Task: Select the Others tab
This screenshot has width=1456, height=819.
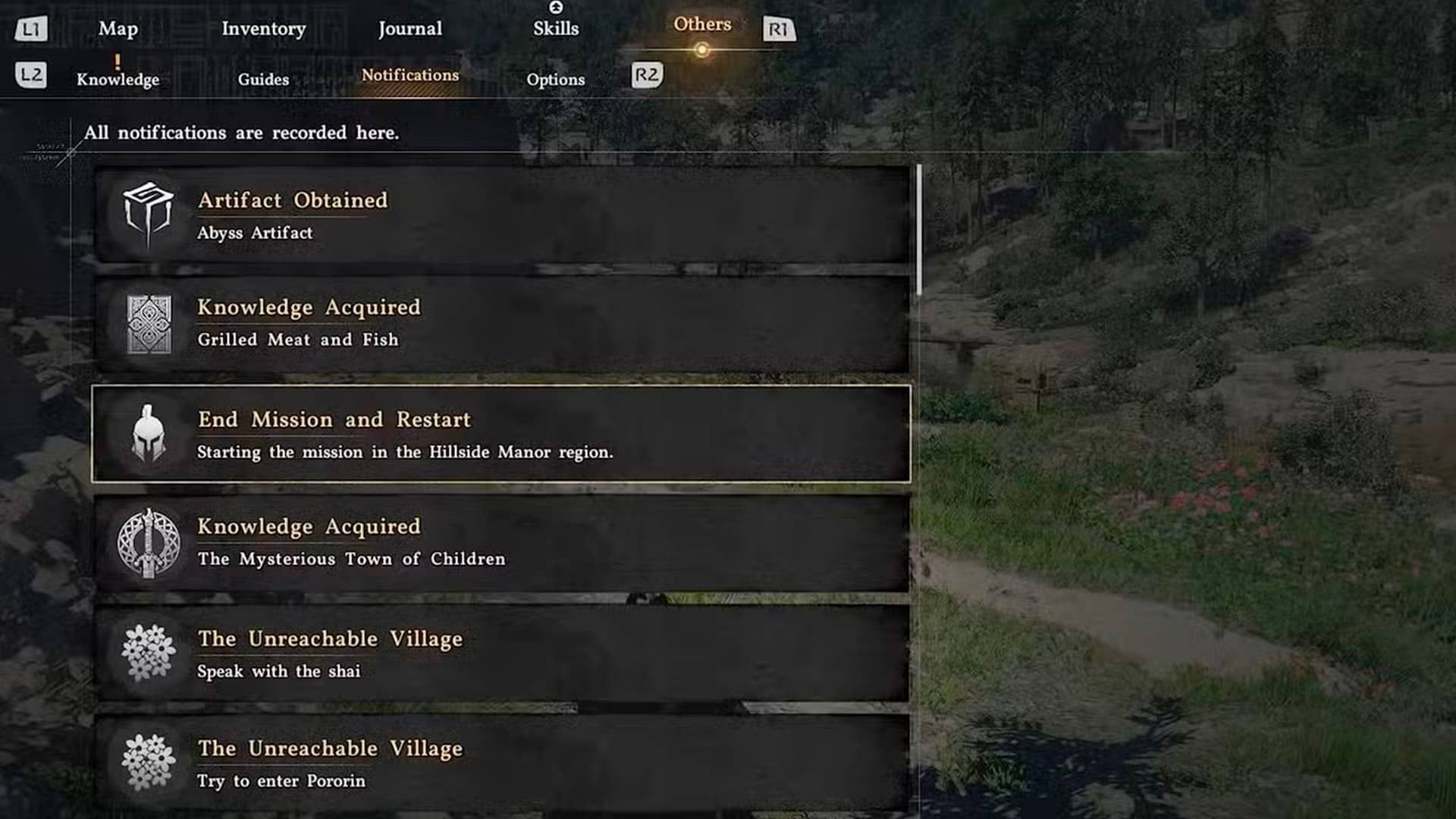Action: 702,24
